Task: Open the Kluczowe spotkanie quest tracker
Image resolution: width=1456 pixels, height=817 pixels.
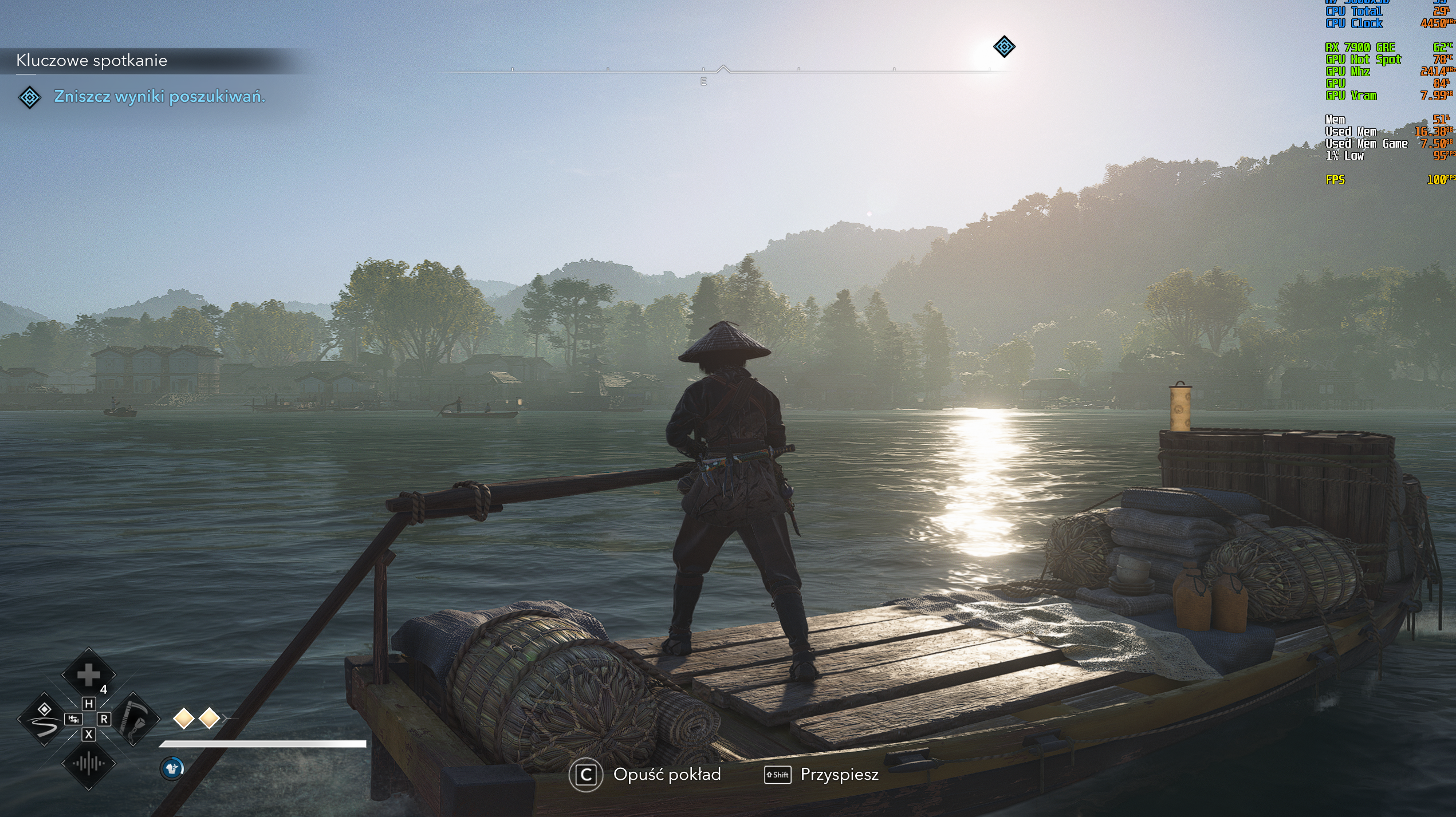Action: pyautogui.click(x=92, y=61)
